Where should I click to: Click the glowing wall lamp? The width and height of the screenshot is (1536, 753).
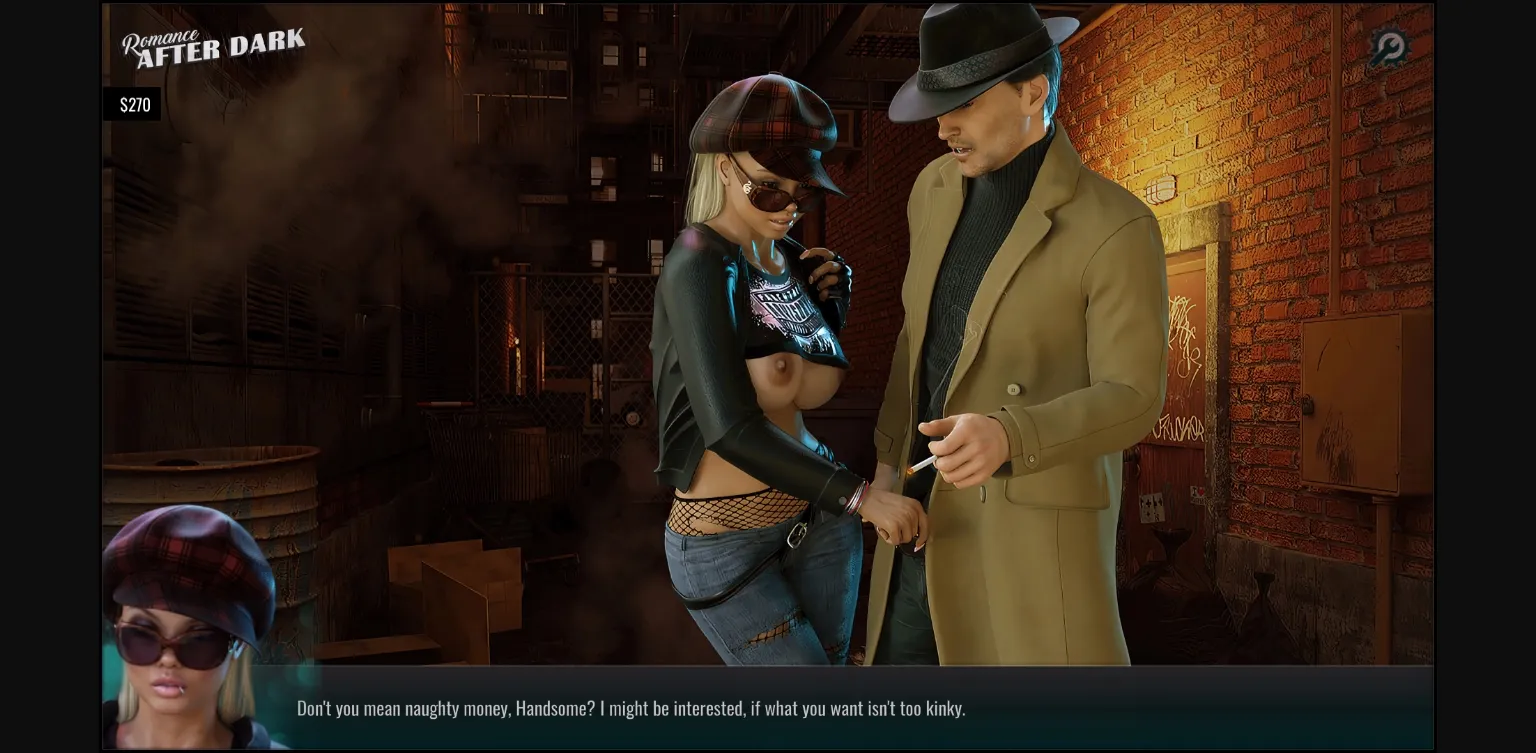coord(1160,190)
